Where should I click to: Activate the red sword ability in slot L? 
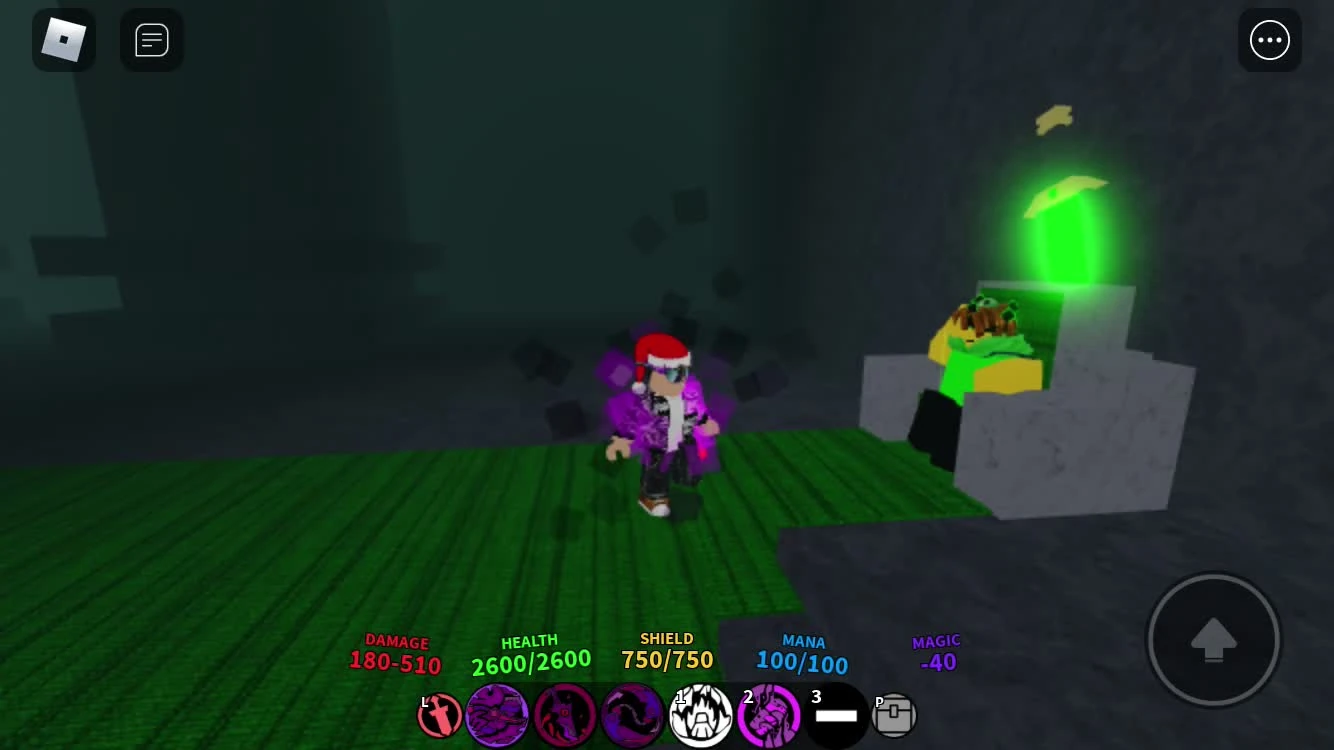pyautogui.click(x=440, y=715)
